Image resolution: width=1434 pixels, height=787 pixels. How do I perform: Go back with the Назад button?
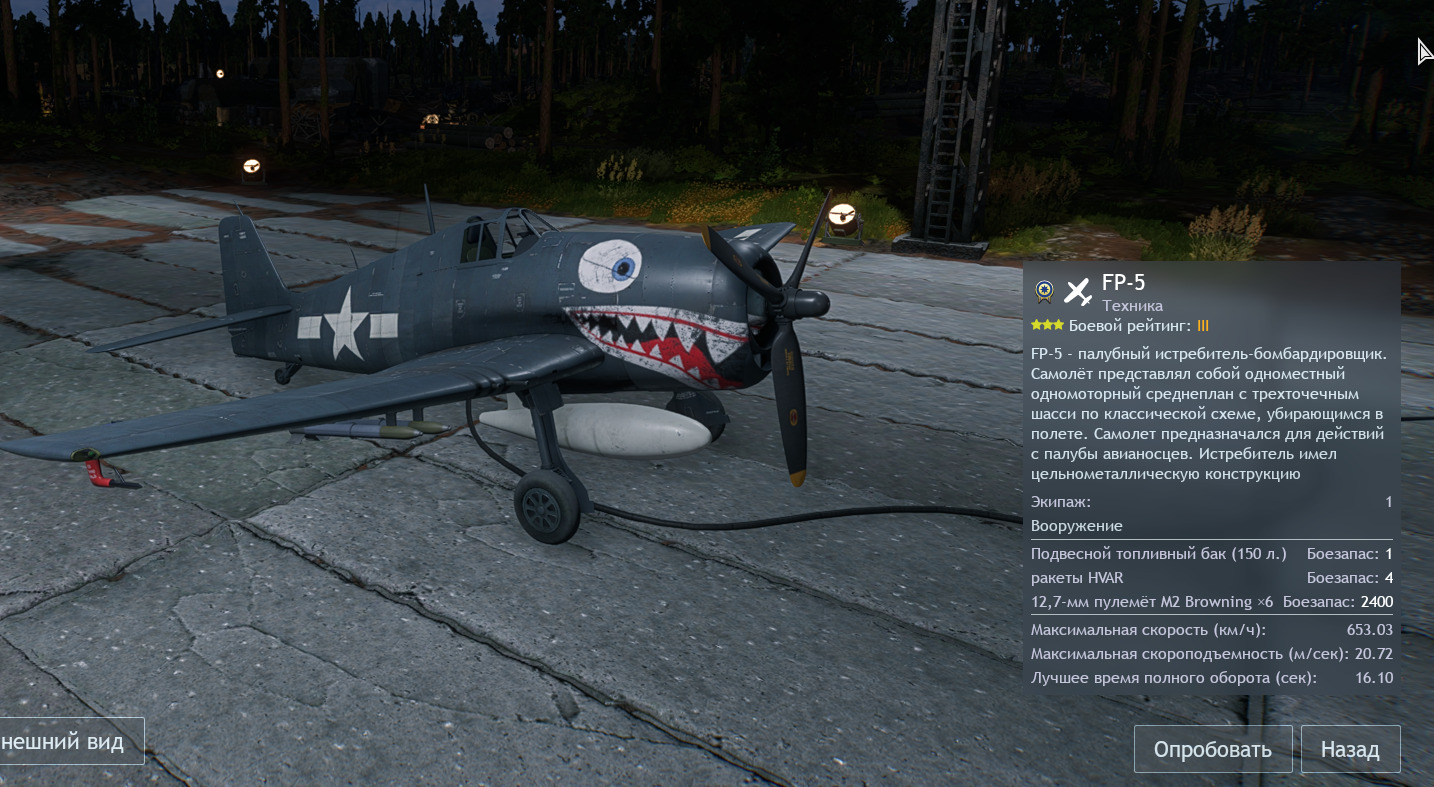point(1350,749)
